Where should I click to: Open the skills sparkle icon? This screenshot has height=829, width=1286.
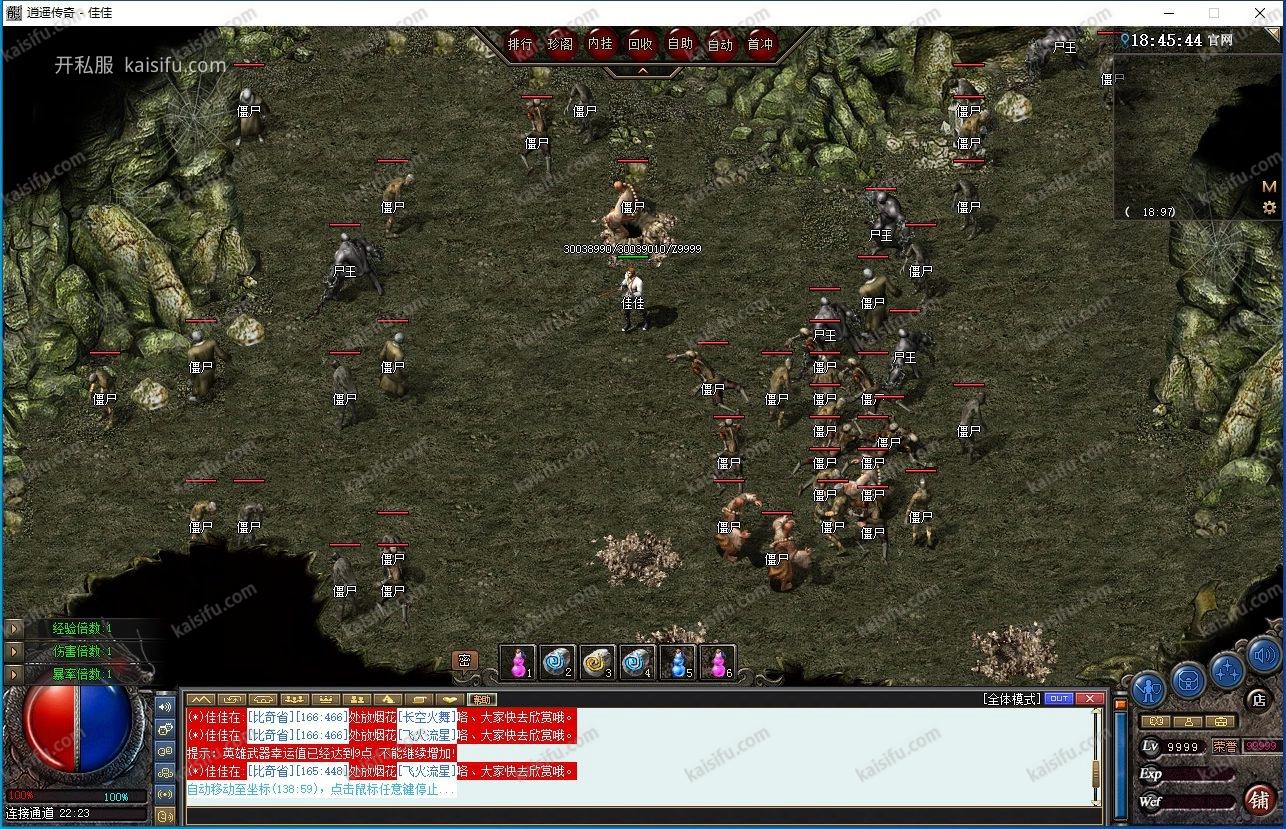(1227, 668)
